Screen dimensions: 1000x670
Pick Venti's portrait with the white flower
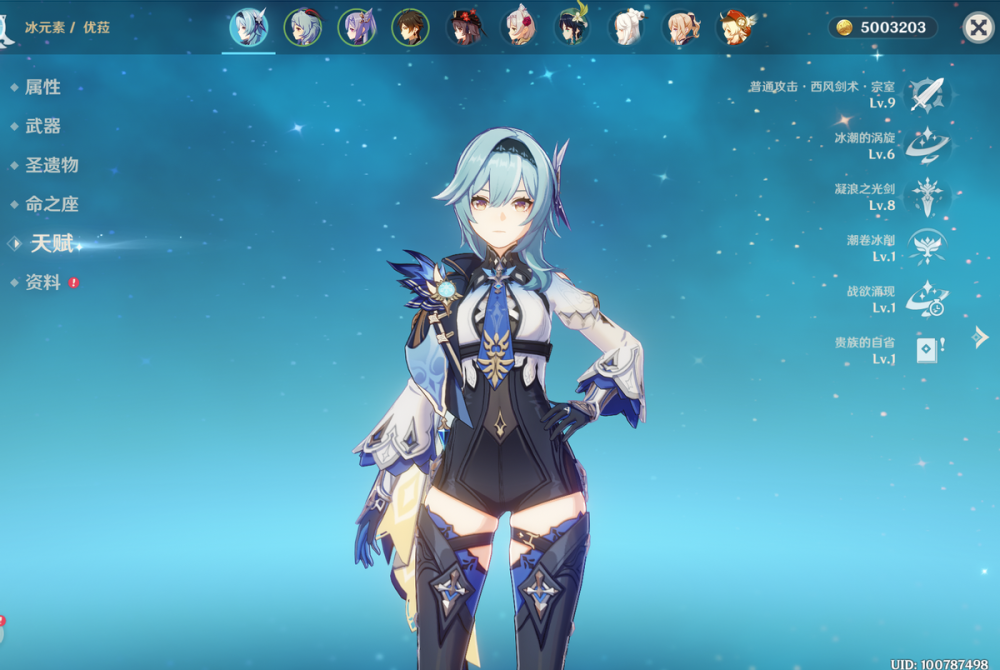(573, 27)
